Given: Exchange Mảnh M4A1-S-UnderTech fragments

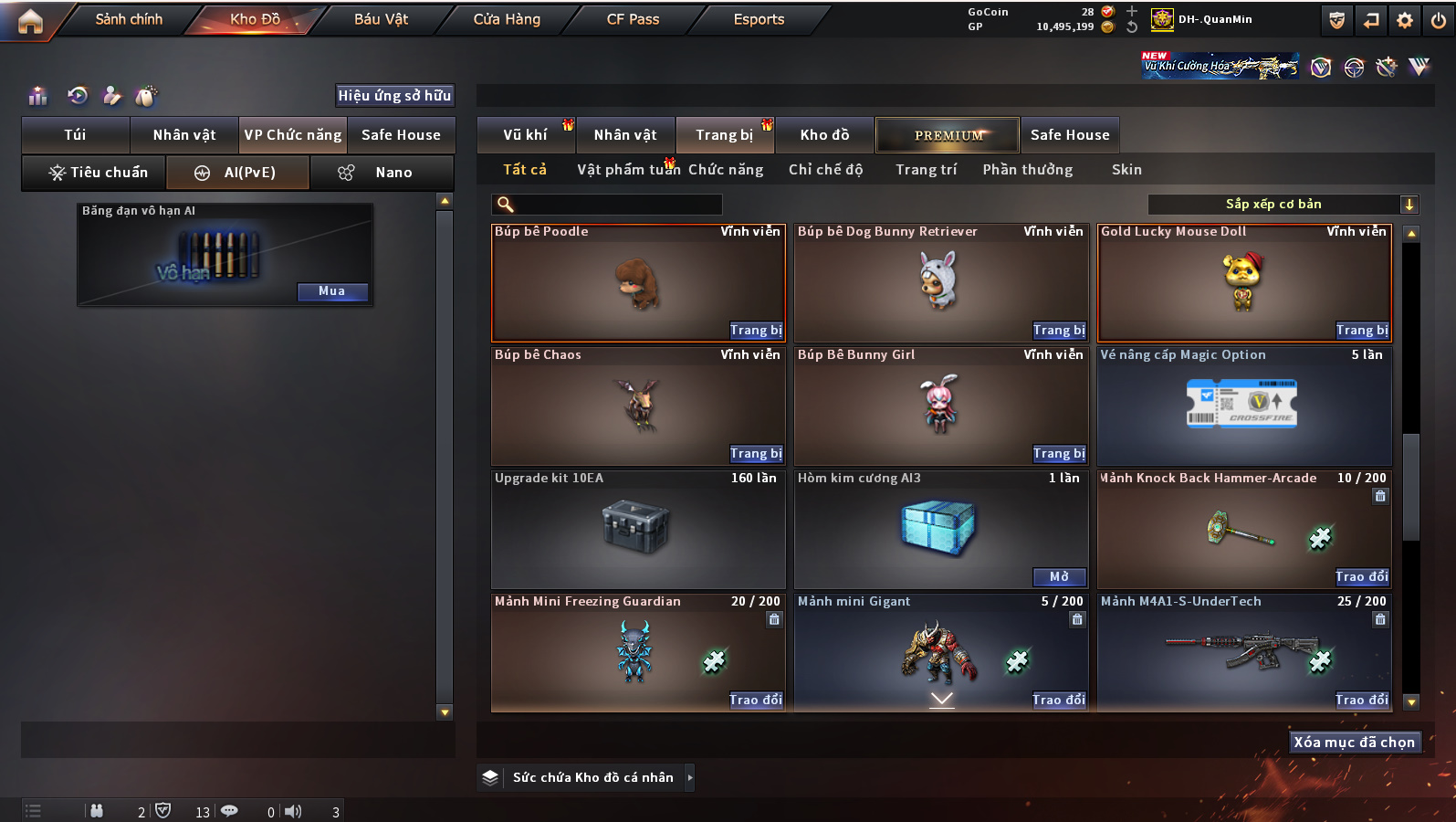Looking at the screenshot, I should pyautogui.click(x=1361, y=701).
